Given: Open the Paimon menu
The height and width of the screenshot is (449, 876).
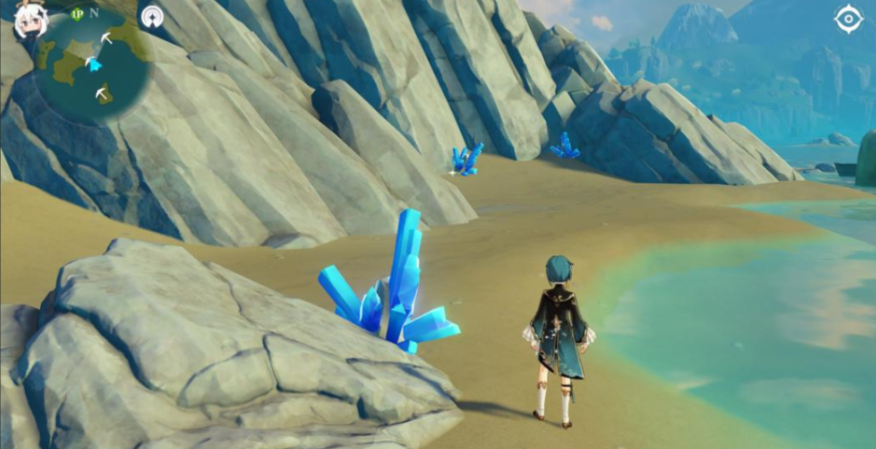Looking at the screenshot, I should coord(29,21).
